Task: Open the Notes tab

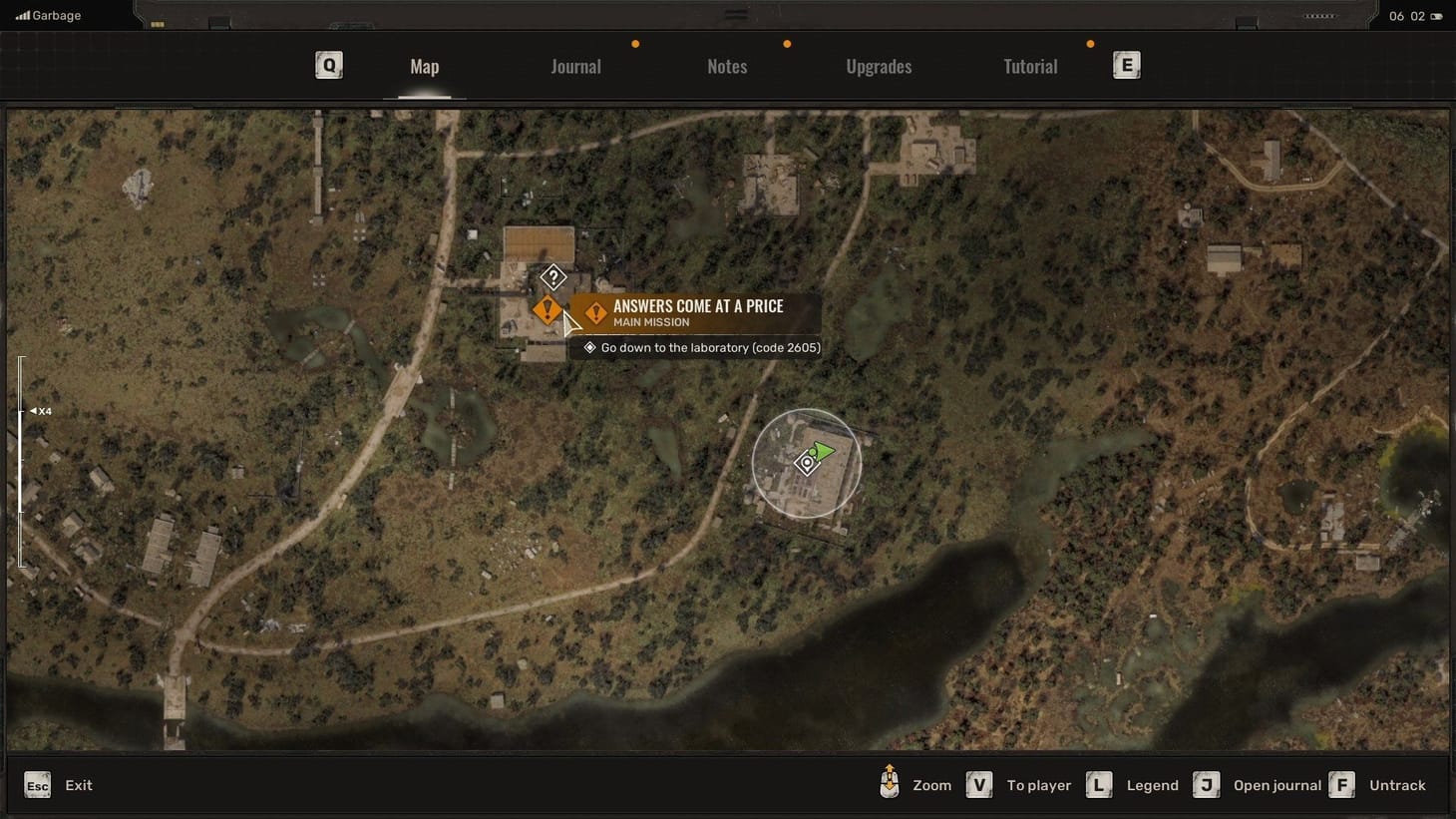Action: point(727,66)
